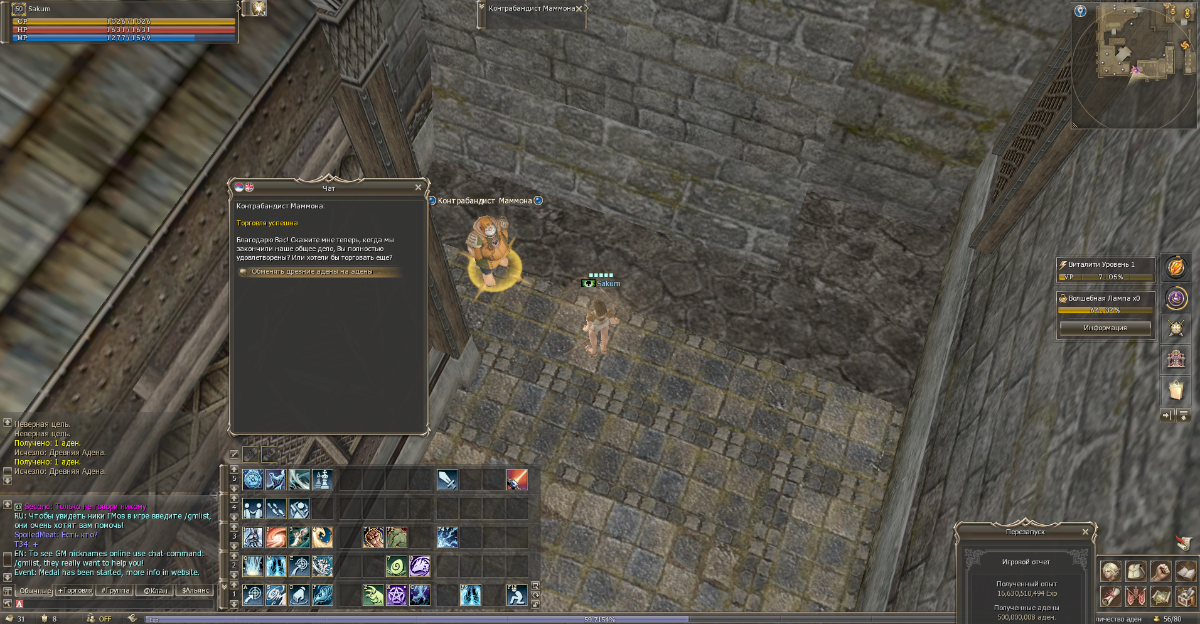Close the Контрабандист Маммона target window

(x=579, y=8)
